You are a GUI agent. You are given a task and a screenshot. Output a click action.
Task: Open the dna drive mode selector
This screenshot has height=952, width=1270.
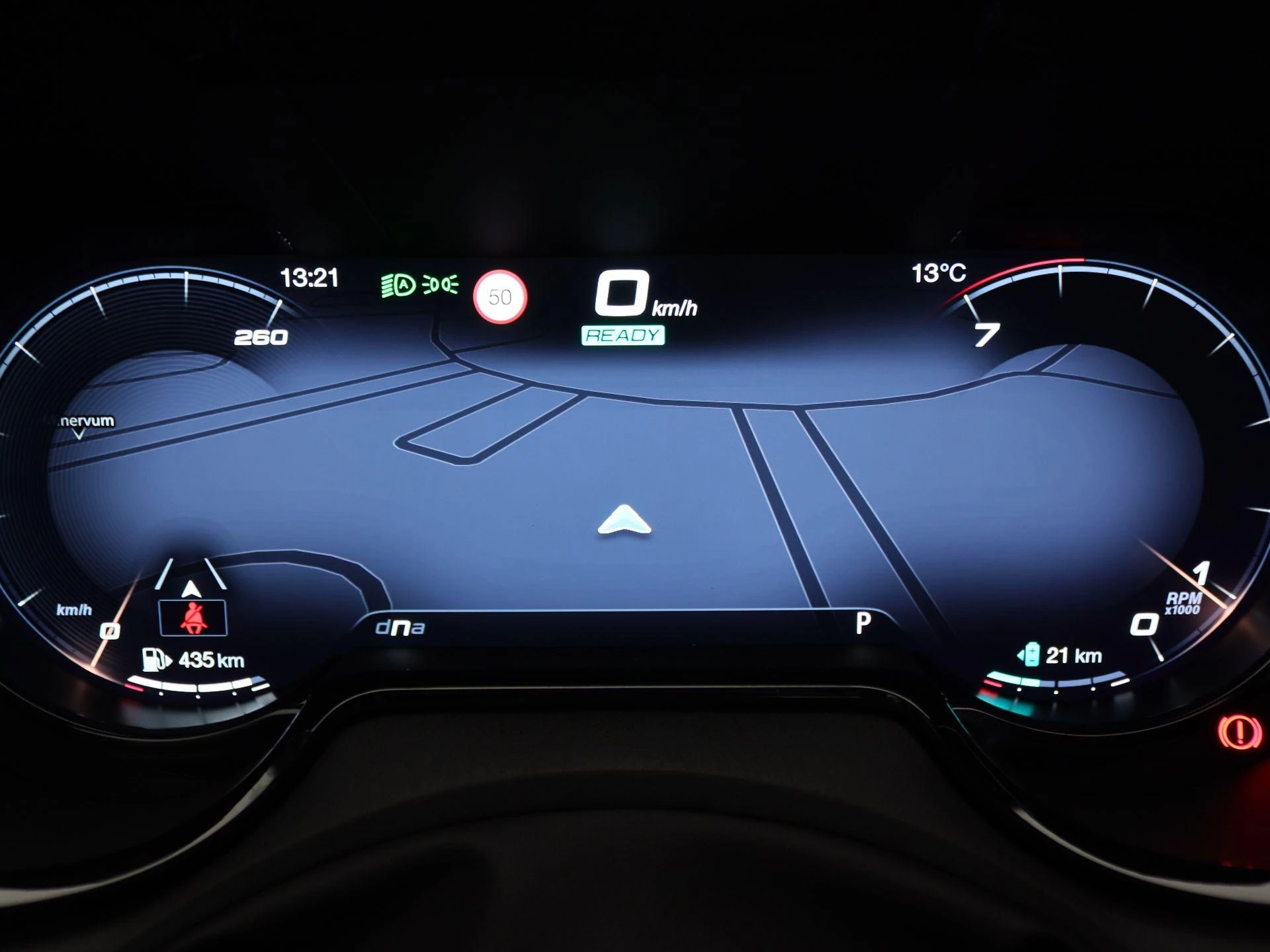coord(400,627)
